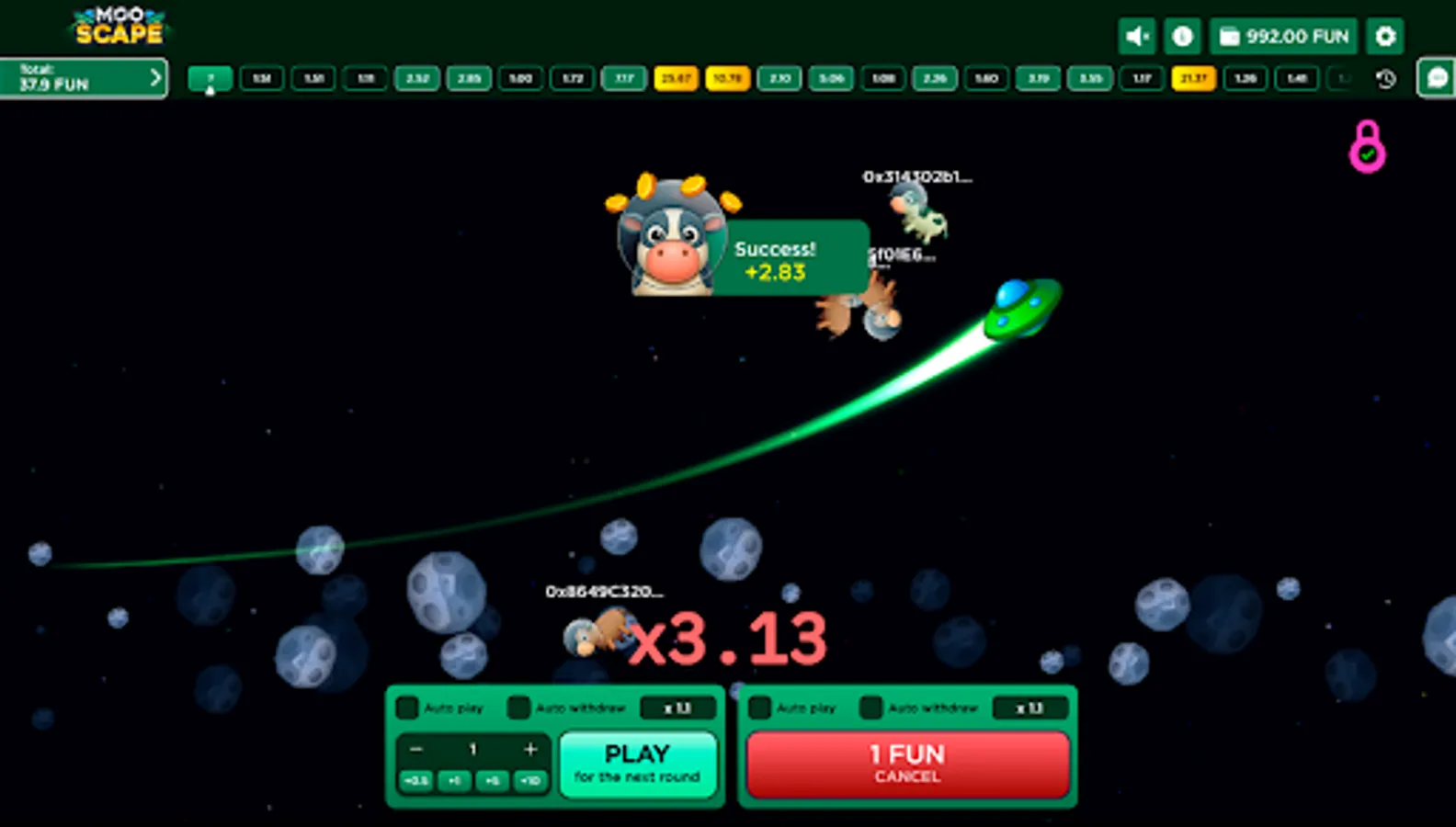Cancel the 1 FUN bet
Viewport: 1456px width, 827px height.
(907, 765)
